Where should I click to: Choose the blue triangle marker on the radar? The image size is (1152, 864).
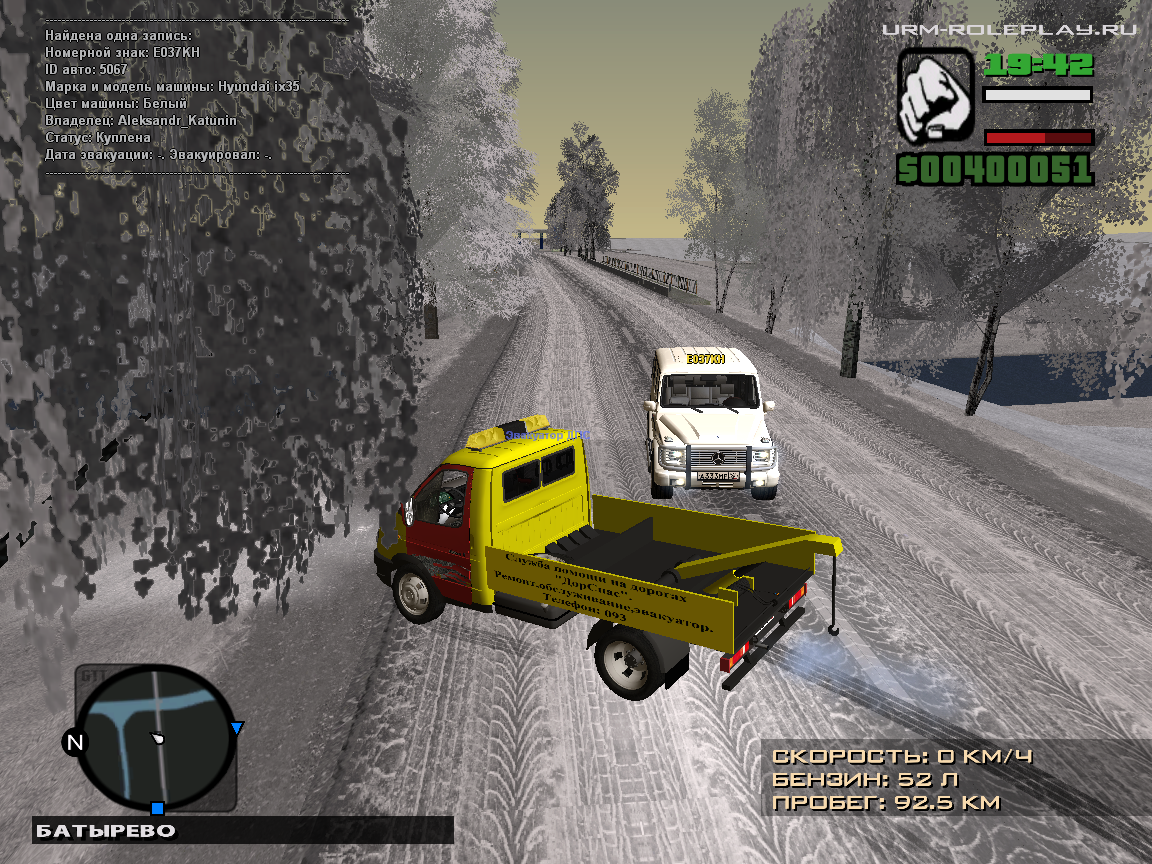click(x=237, y=728)
